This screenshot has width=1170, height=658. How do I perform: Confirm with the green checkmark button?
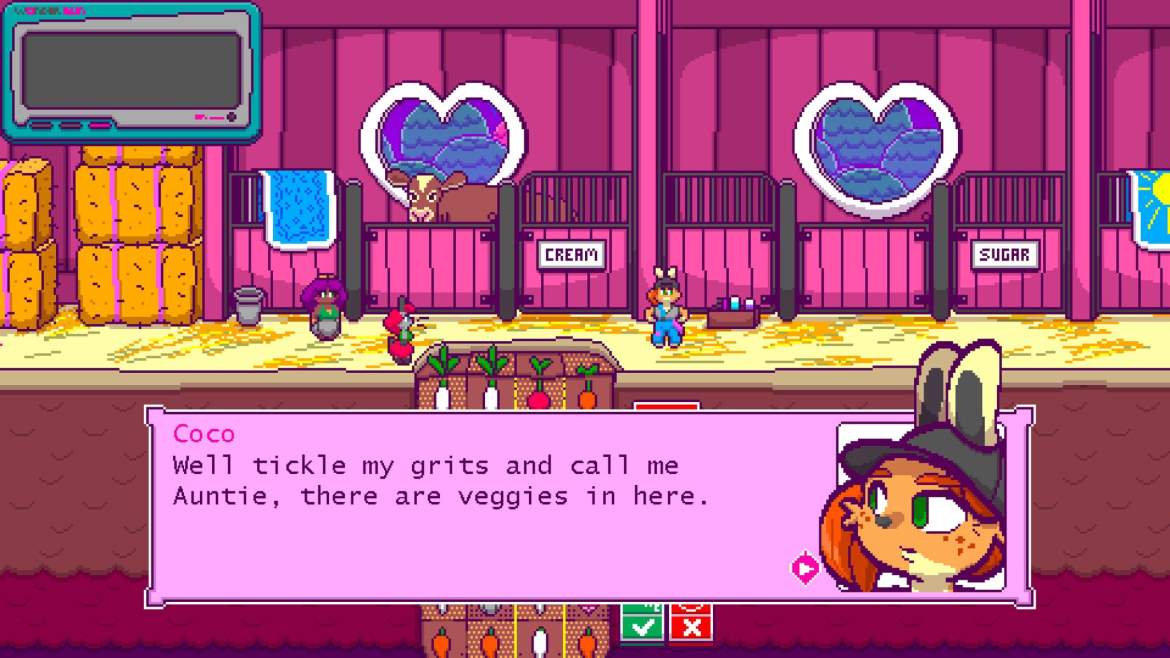[x=642, y=627]
